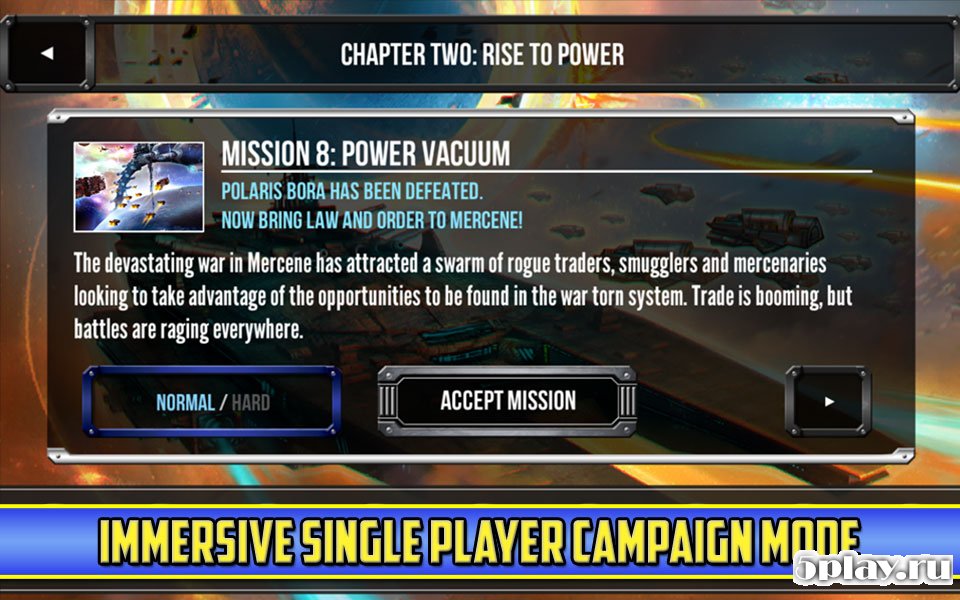The image size is (960, 600).
Task: Show the next mission with right arrow
Action: click(x=828, y=402)
